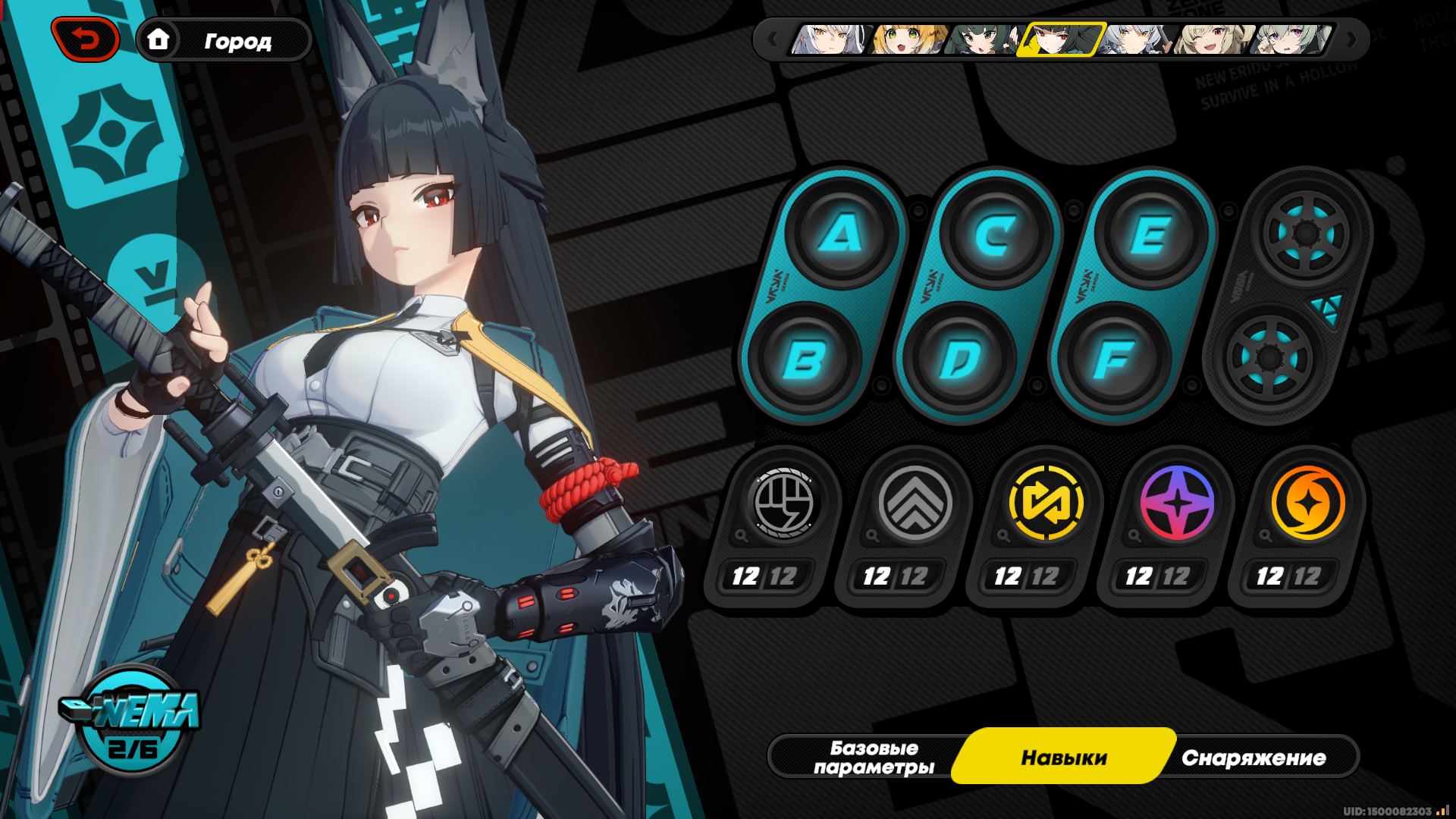Open core skill node E

[1150, 234]
